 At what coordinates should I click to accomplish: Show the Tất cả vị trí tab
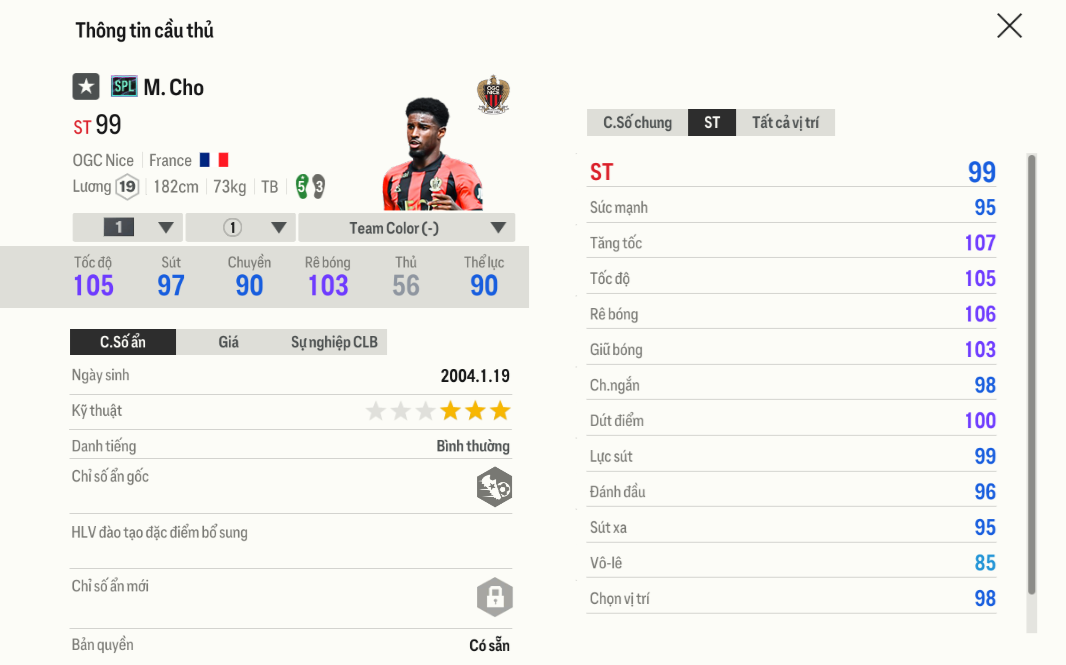click(785, 123)
